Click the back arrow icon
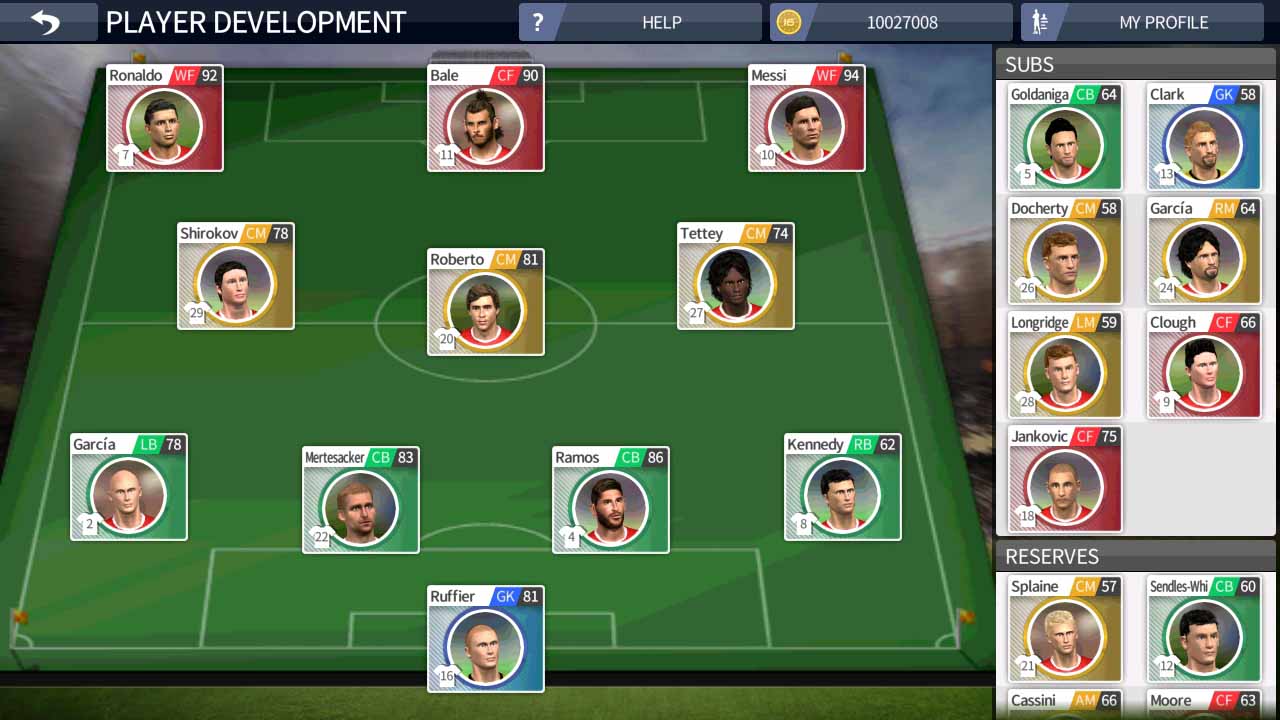Image resolution: width=1280 pixels, height=720 pixels. pyautogui.click(x=47, y=21)
